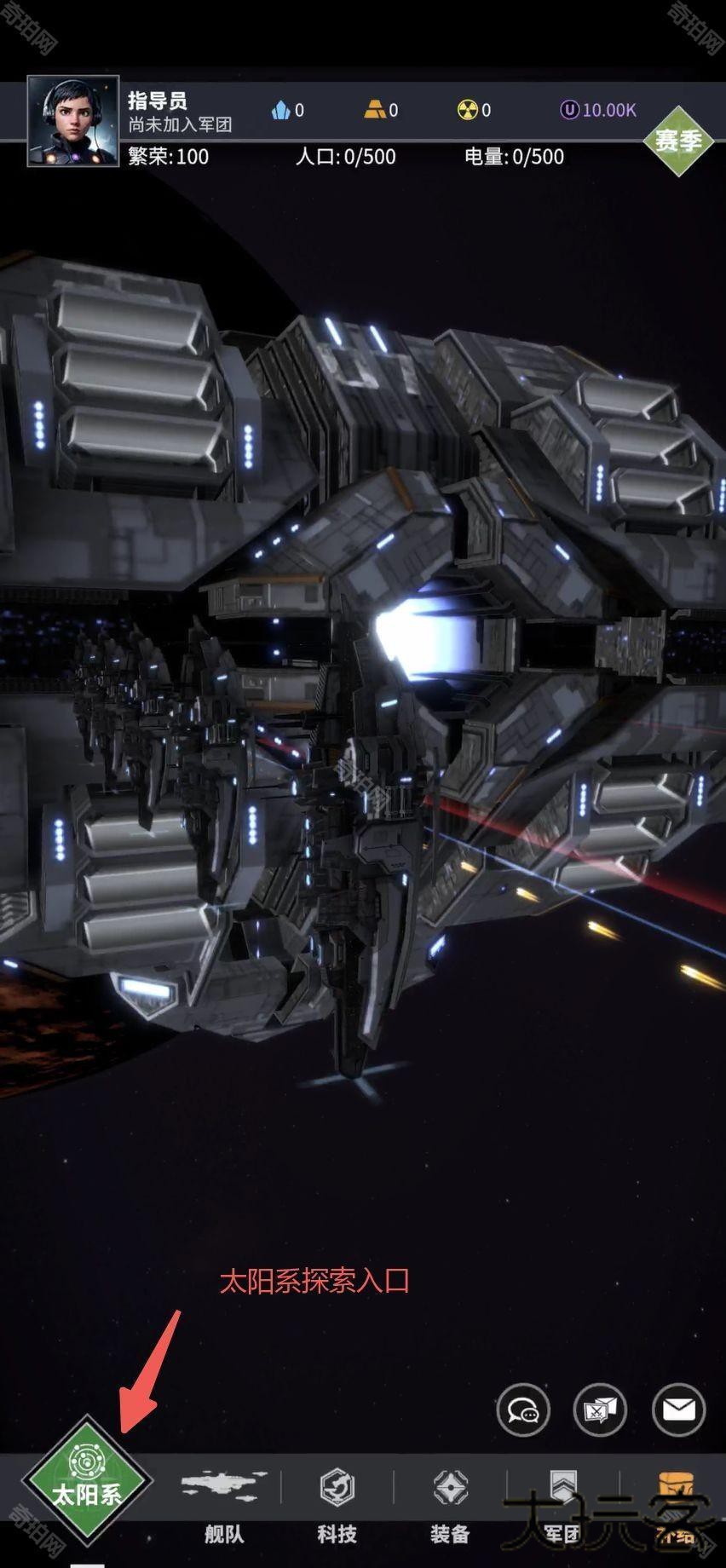Tap the gold bars resource icon

click(375, 110)
